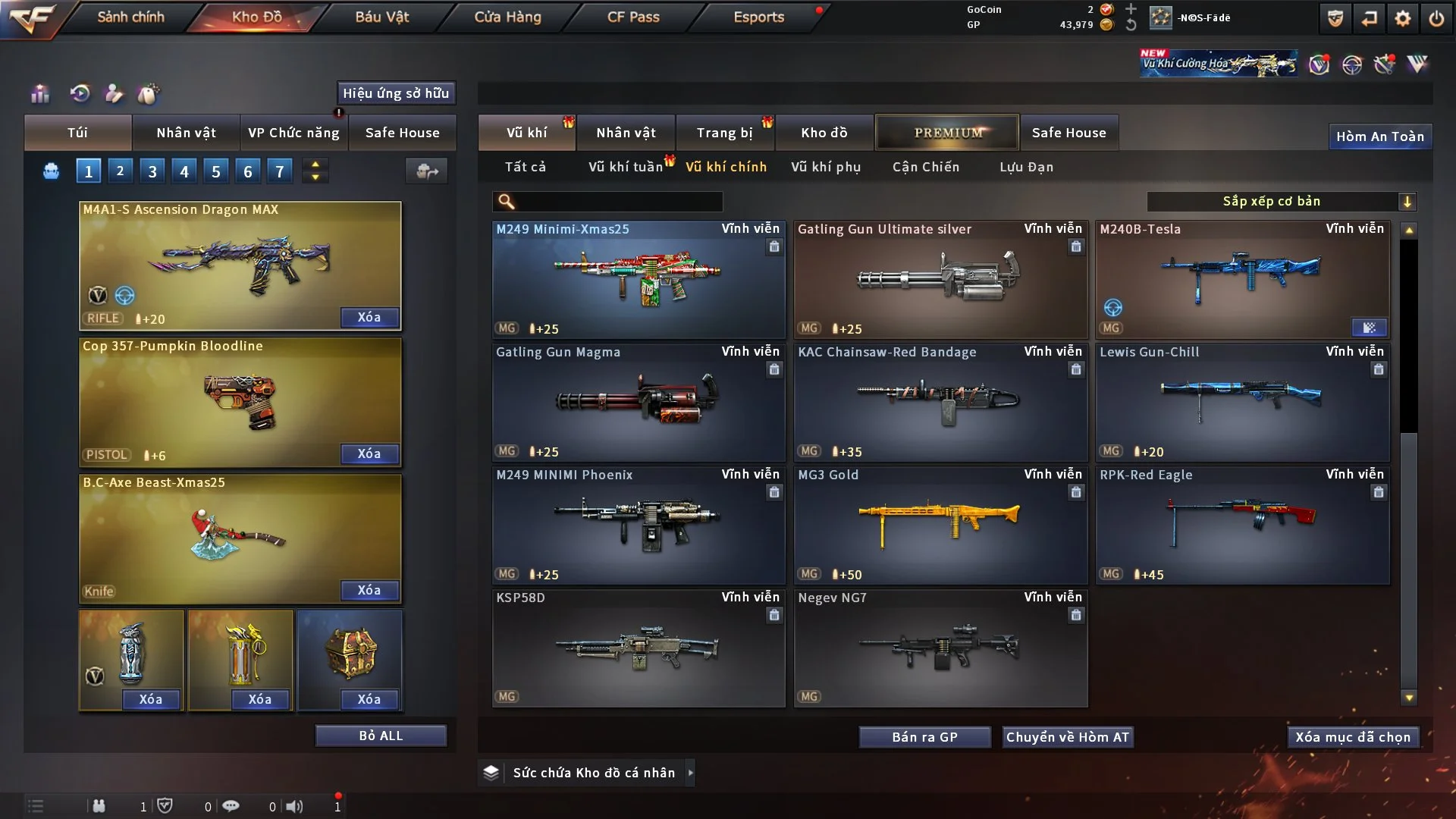The width and height of the screenshot is (1456, 819).
Task: Choose the MG3 Gold machine gun
Action: click(940, 525)
